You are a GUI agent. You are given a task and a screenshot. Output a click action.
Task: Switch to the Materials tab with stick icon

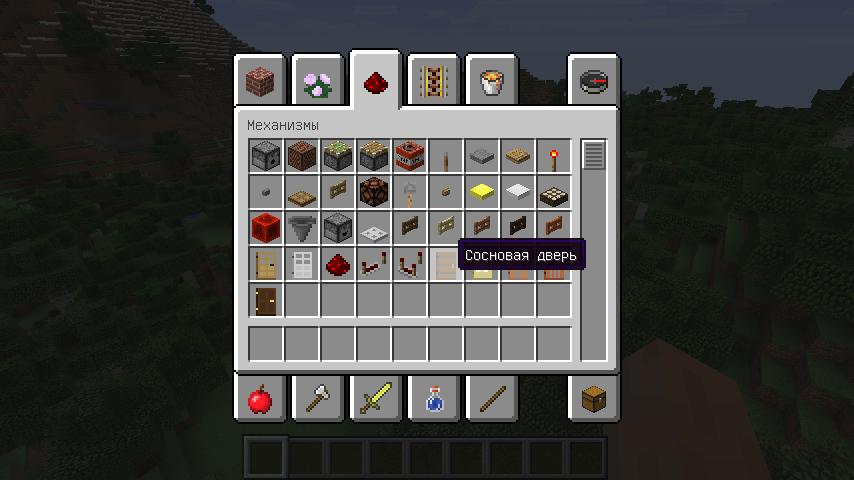click(x=491, y=399)
